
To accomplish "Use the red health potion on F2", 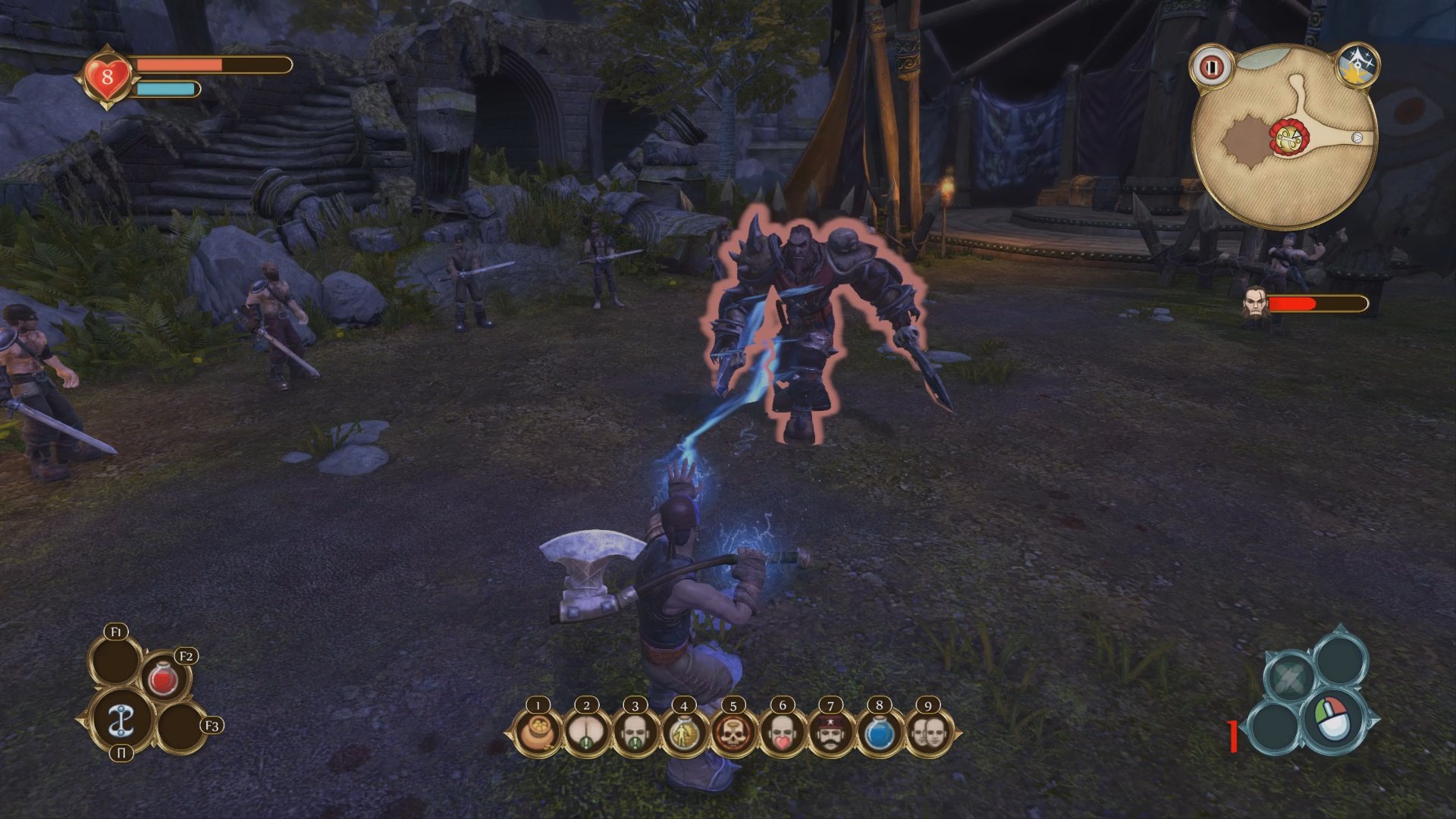I will click(163, 679).
